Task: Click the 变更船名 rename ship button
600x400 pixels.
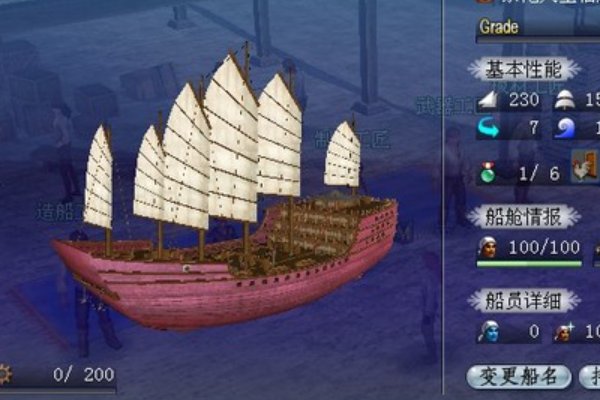Action: click(519, 376)
